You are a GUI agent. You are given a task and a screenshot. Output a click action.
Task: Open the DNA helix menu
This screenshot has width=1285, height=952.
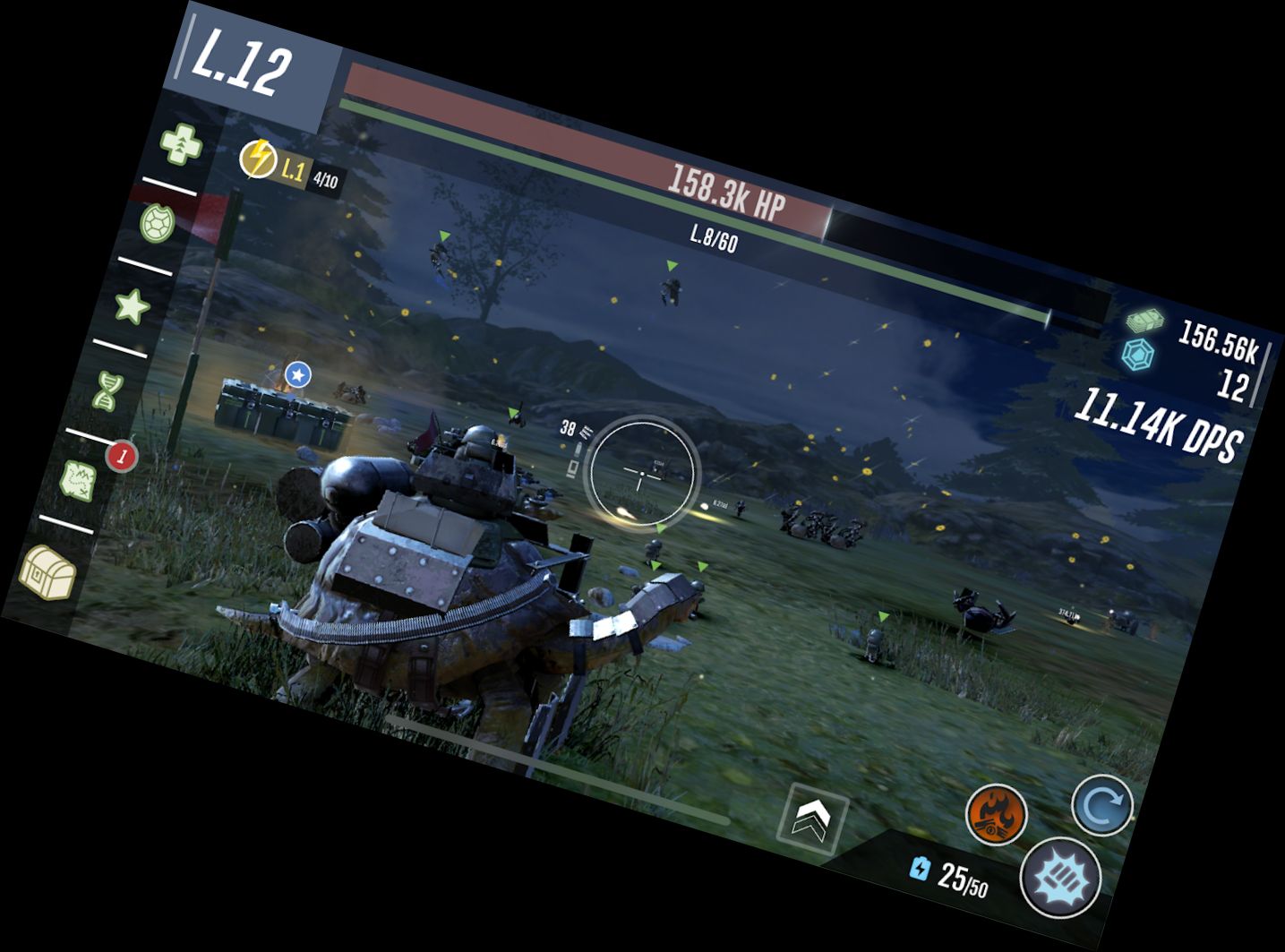pos(106,390)
